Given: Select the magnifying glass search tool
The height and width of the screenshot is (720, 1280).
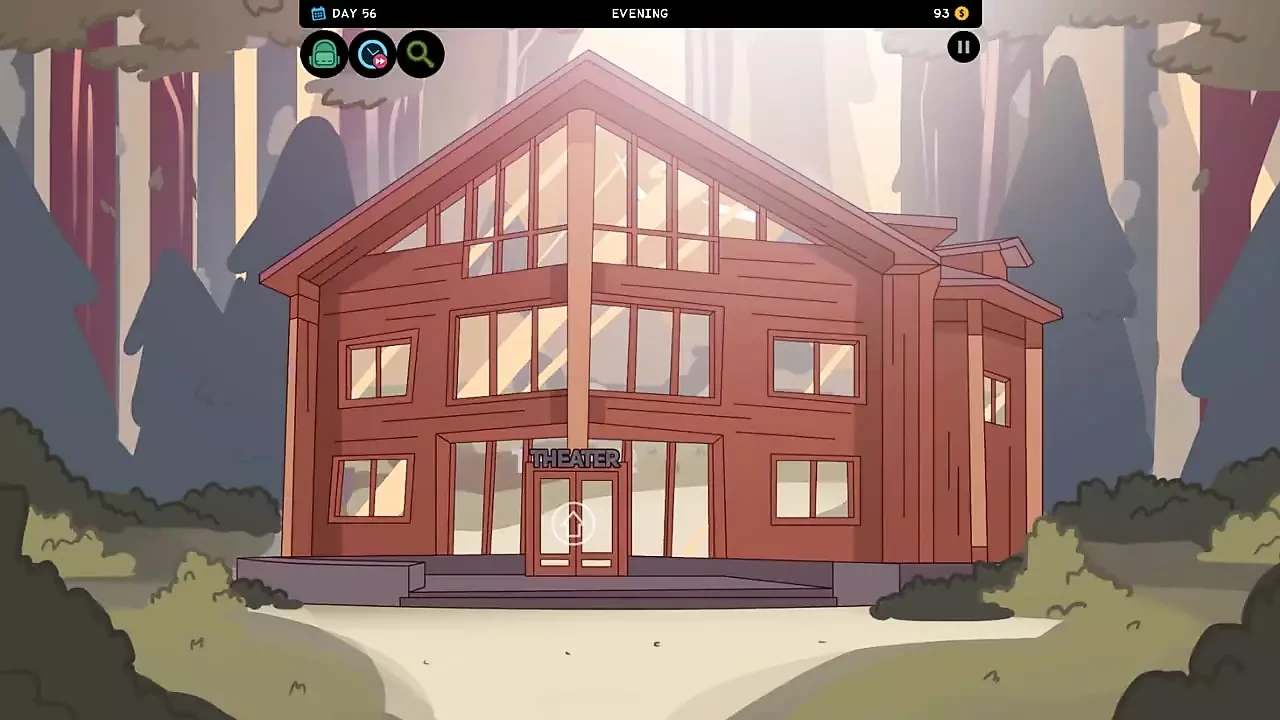Looking at the screenshot, I should [x=419, y=54].
